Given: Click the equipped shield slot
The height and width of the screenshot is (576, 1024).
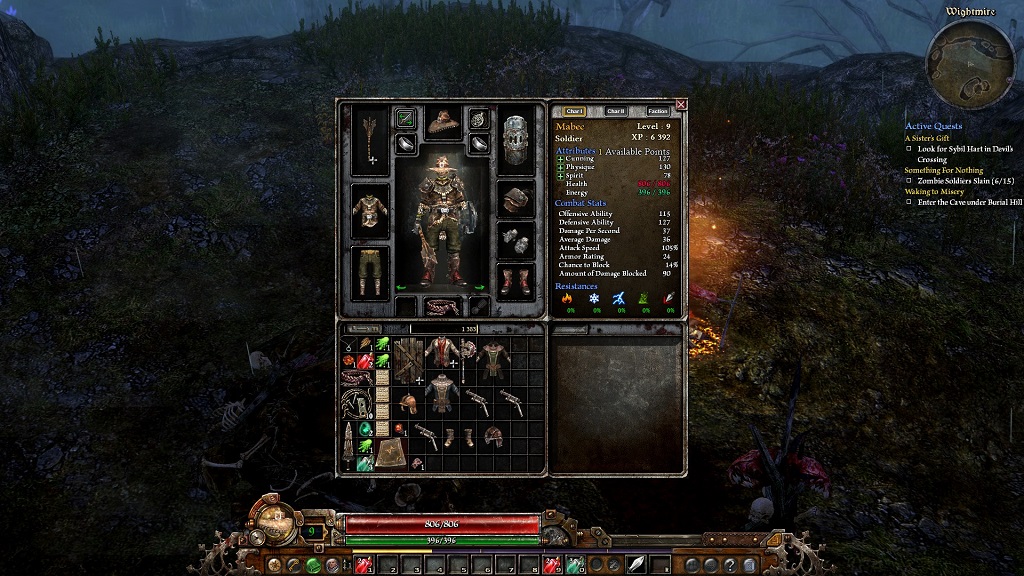Looking at the screenshot, I should click(x=516, y=140).
